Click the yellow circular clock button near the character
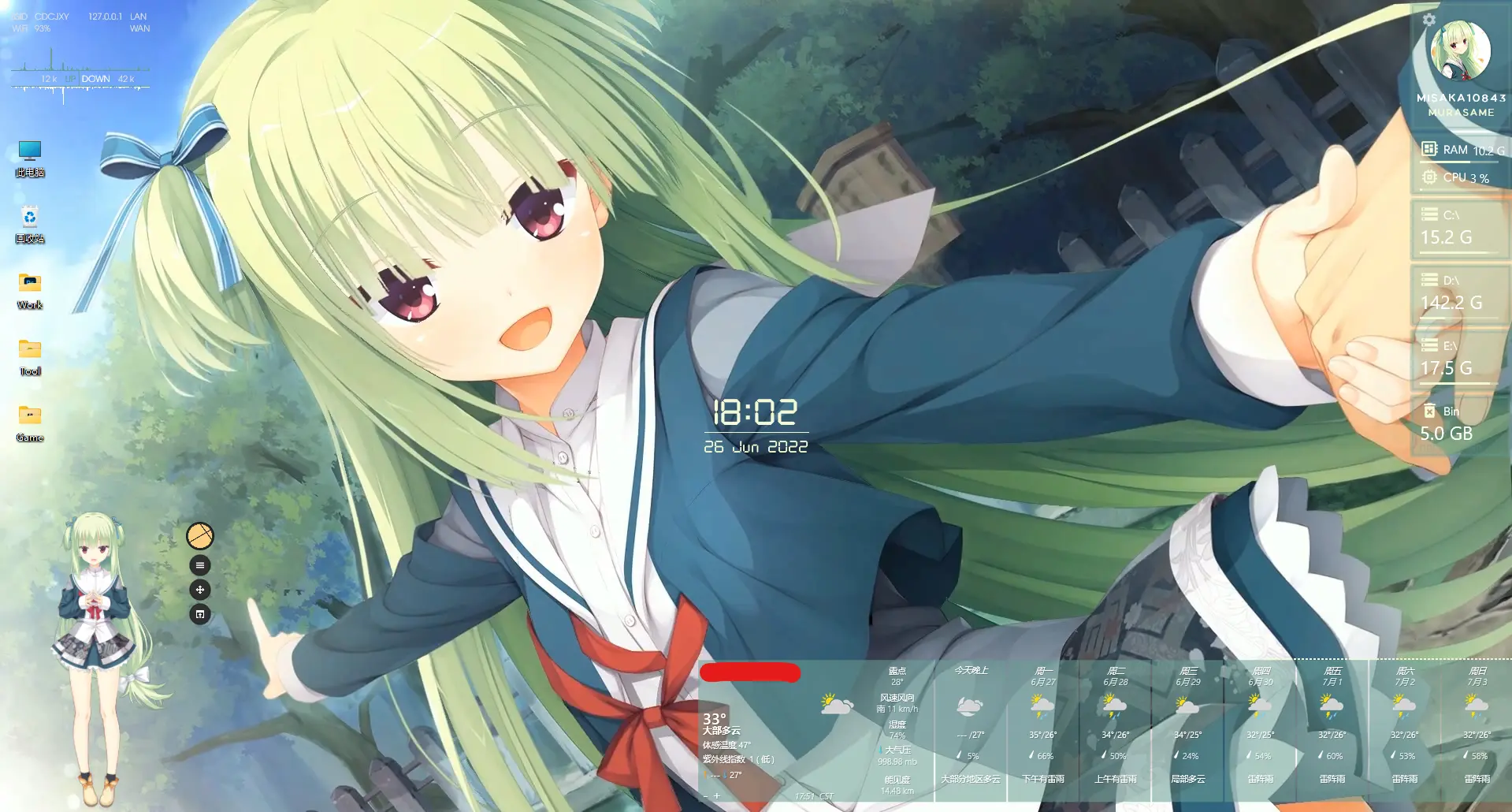The width and height of the screenshot is (1512, 812). pyautogui.click(x=200, y=535)
